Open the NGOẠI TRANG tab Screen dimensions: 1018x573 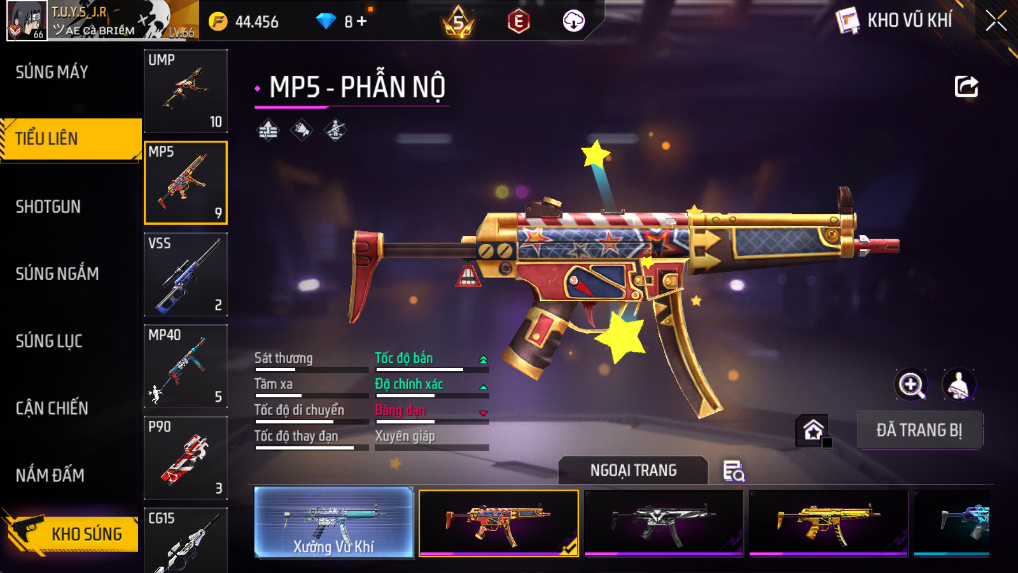[633, 470]
